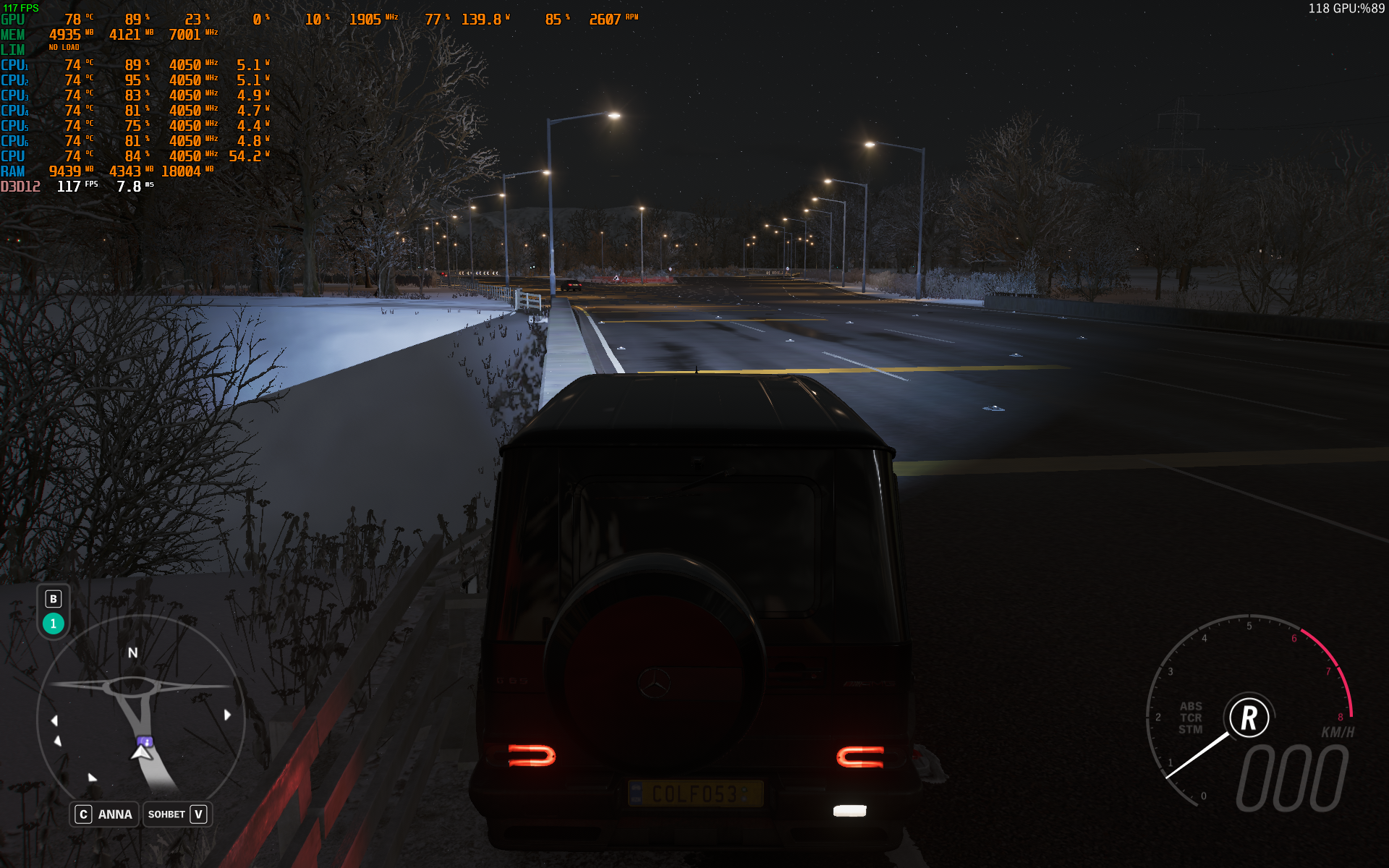Select the teal number 1 badge
1389x868 pixels.
pos(54,624)
